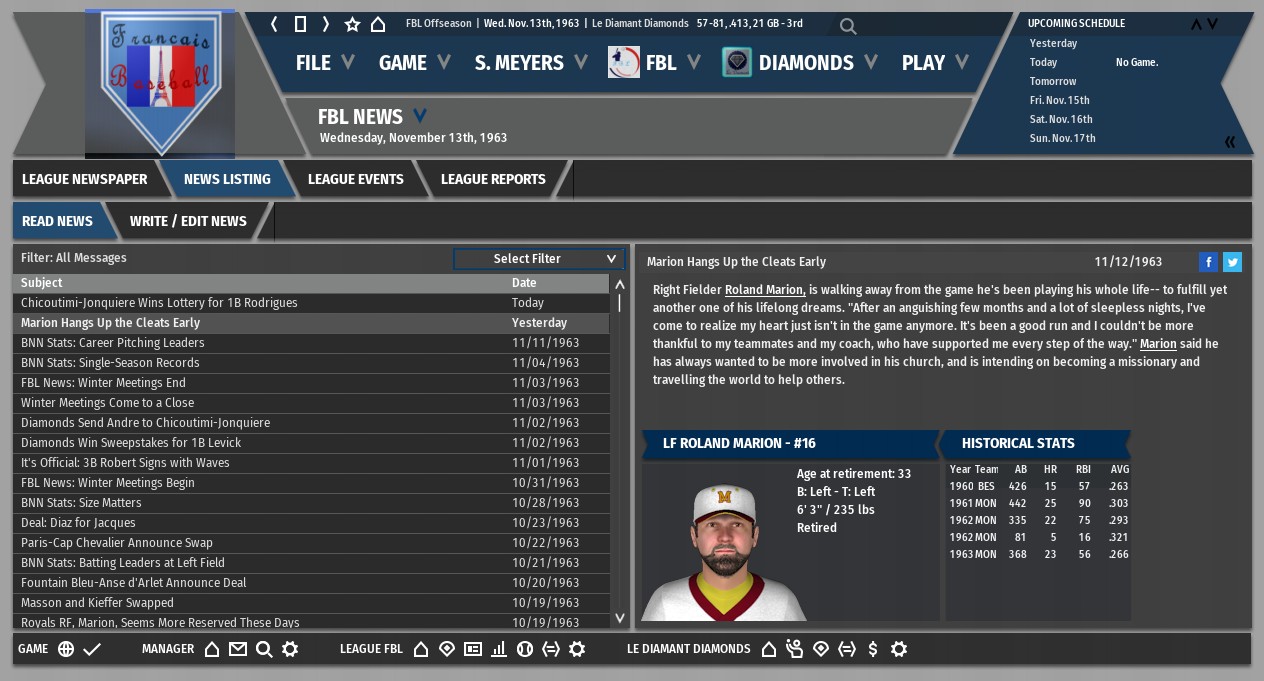Image resolution: width=1264 pixels, height=681 pixels.
Task: Open the Diamonds finances dollar icon
Action: (873, 649)
